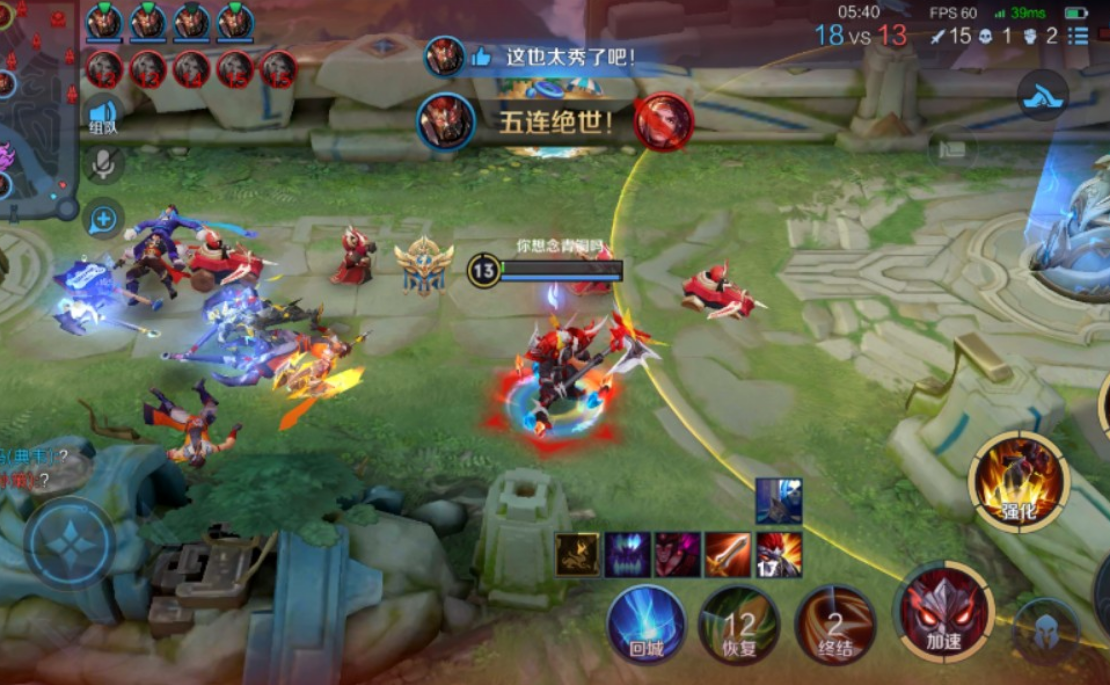Open the scoreboard list icon
Image resolution: width=1110 pixels, height=685 pixels.
[1078, 37]
